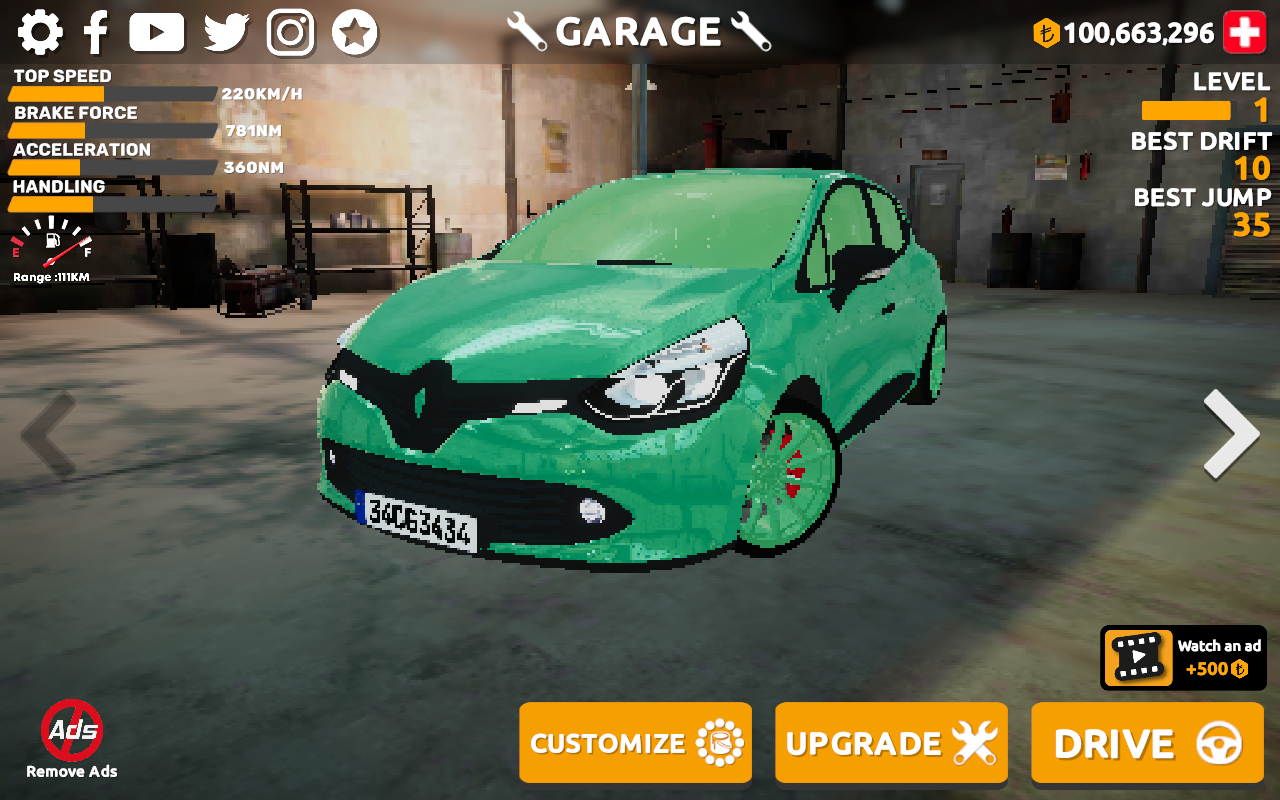Tap the Twitter bird icon
Viewport: 1280px width, 800px height.
coord(226,33)
